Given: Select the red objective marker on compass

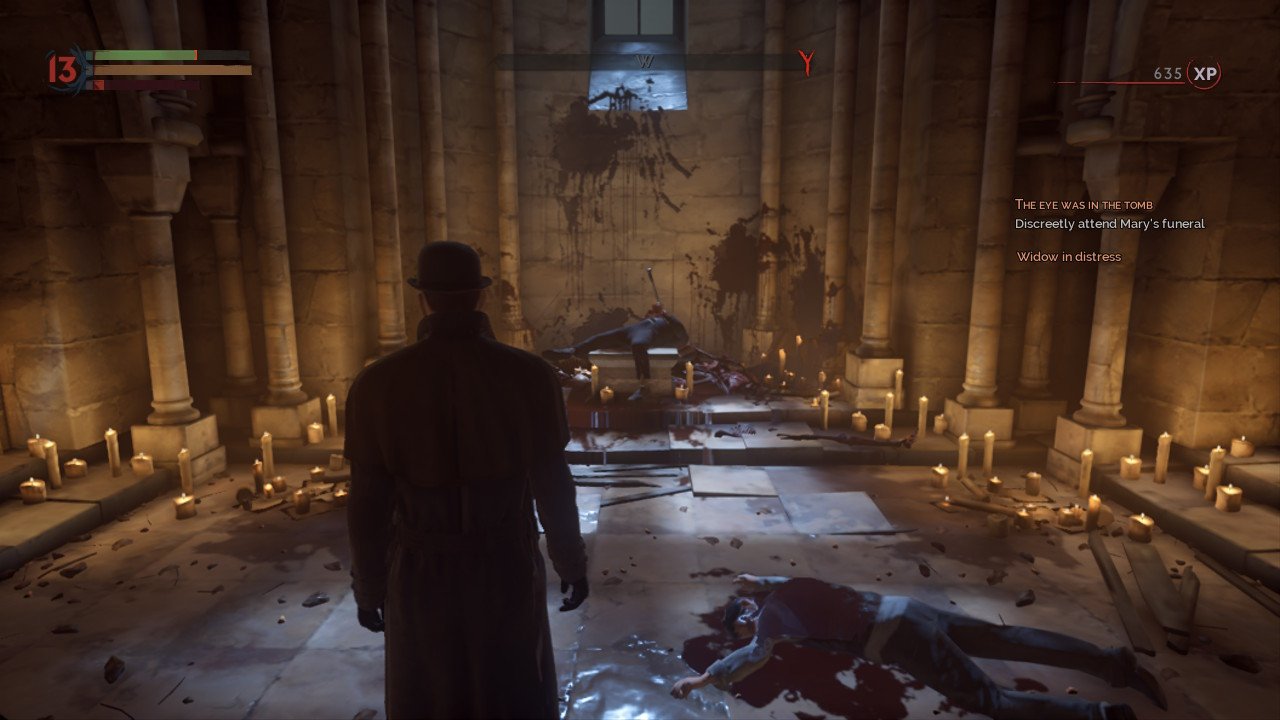Looking at the screenshot, I should tap(806, 63).
